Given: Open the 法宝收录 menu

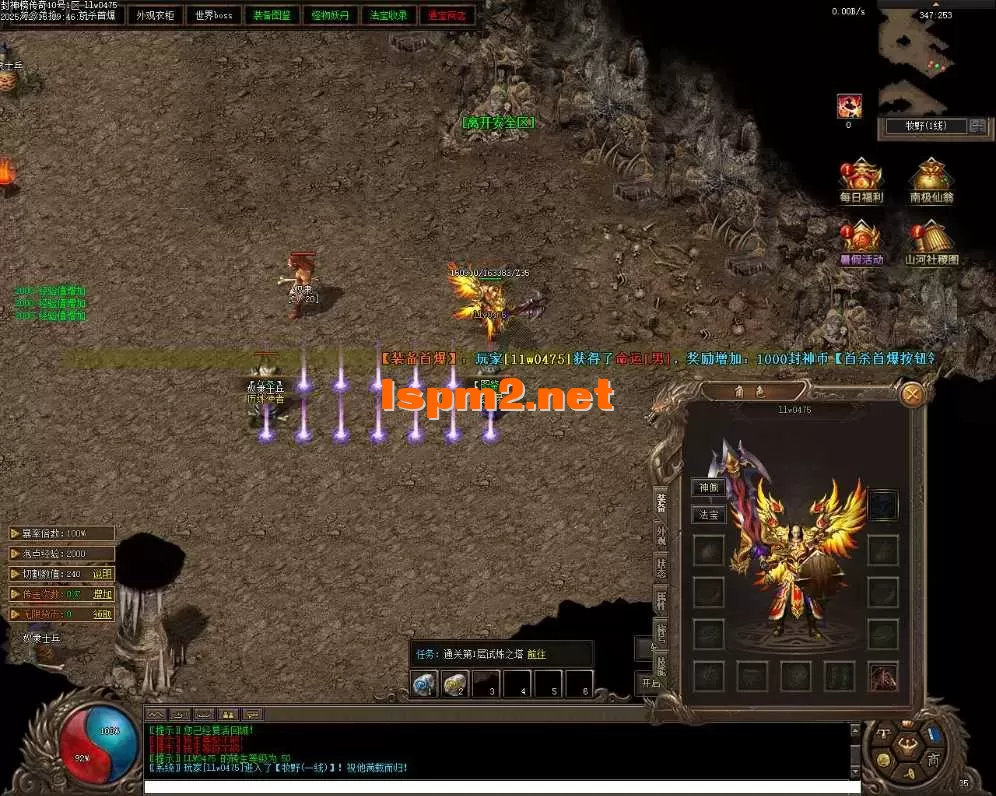Looking at the screenshot, I should click(x=389, y=16).
